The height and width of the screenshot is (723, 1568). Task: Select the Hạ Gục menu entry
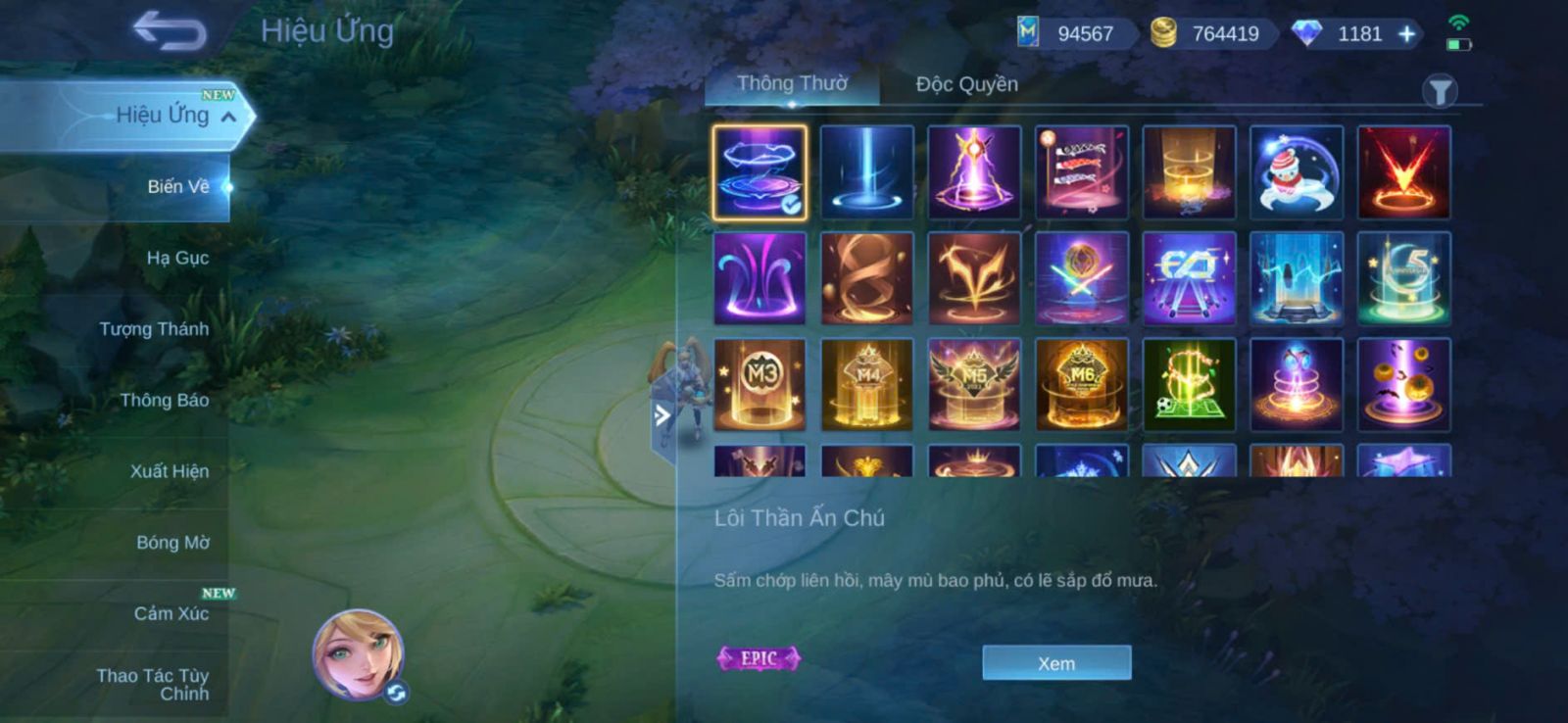click(177, 258)
